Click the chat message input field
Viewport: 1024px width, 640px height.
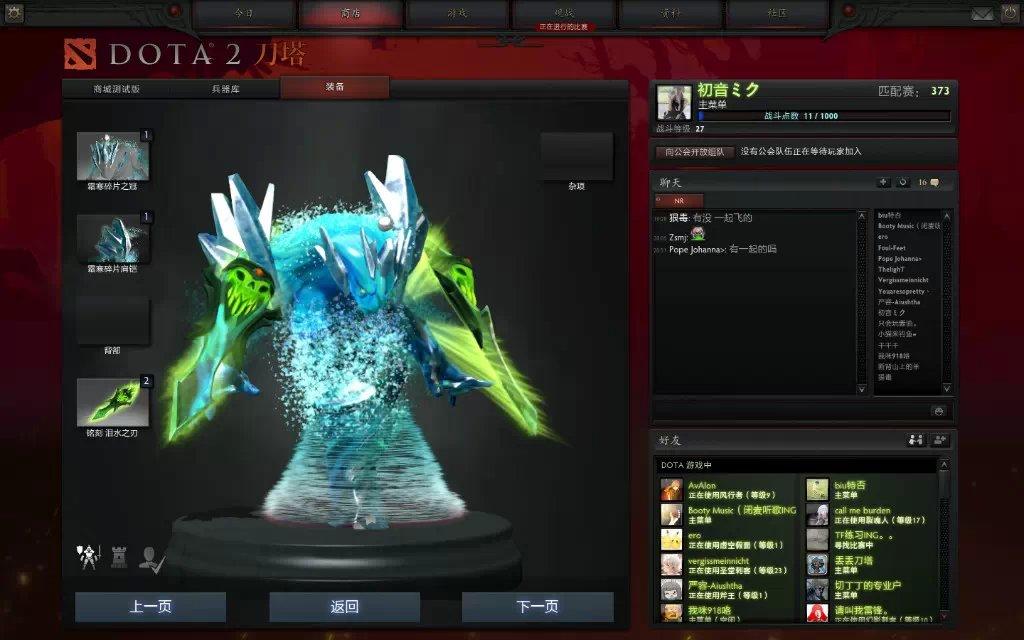790,410
